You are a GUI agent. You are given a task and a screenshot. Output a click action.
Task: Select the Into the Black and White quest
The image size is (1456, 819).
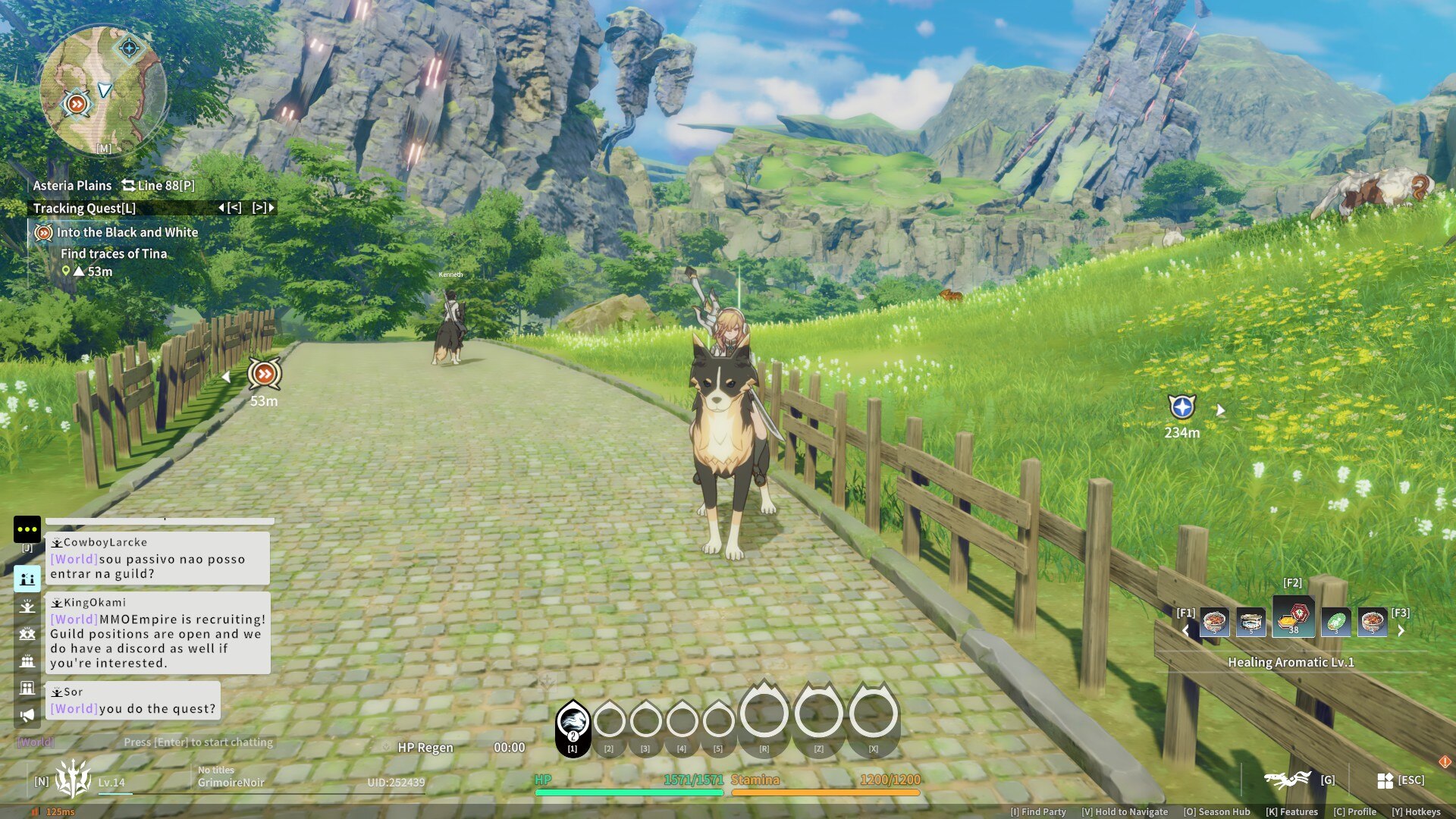[127, 233]
